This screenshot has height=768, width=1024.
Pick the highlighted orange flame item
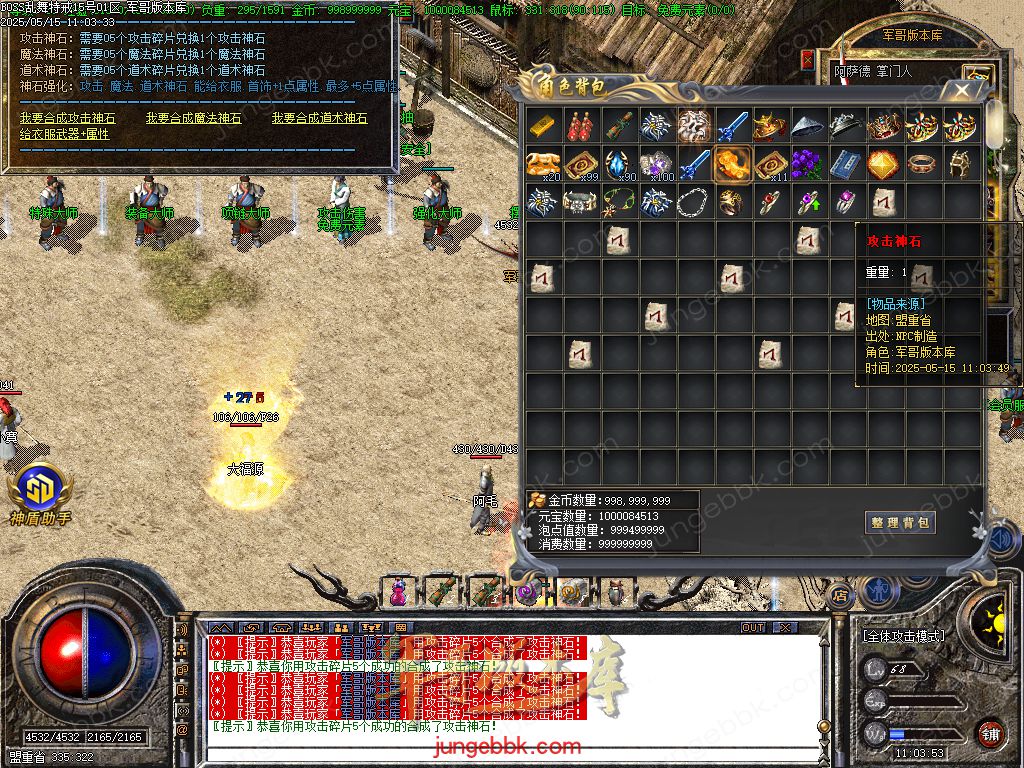733,164
